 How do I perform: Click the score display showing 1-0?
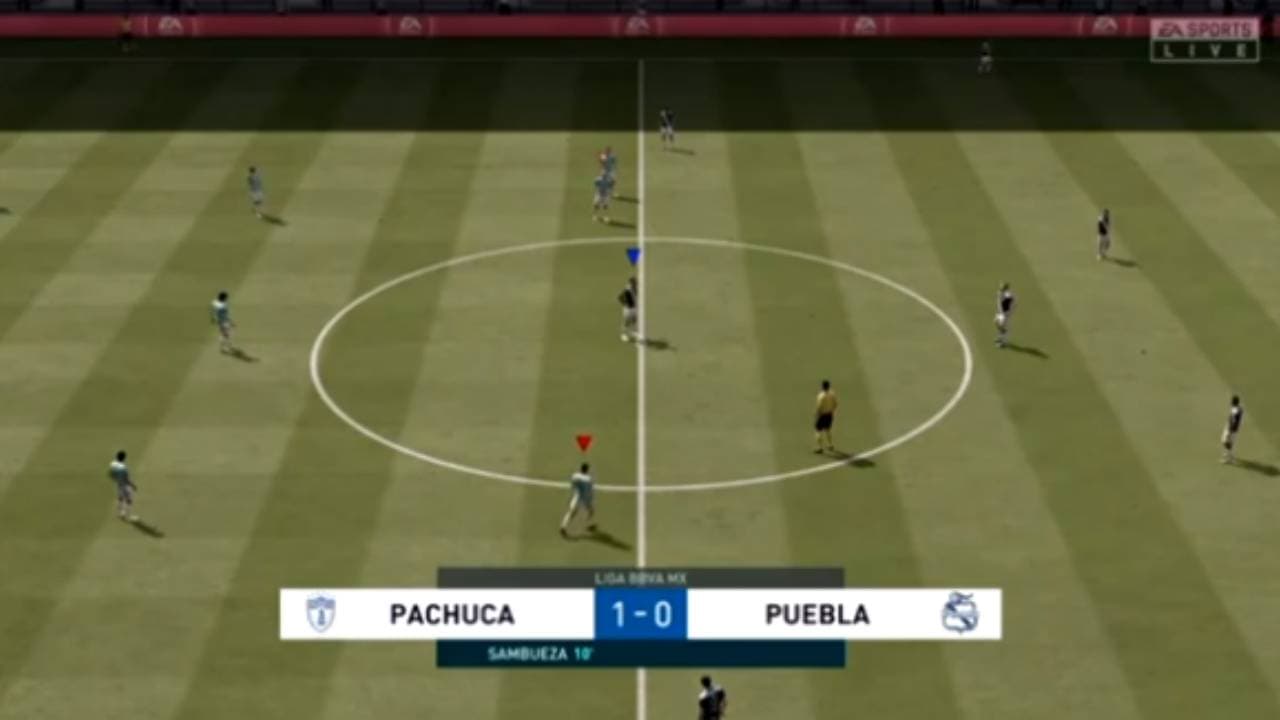click(x=641, y=615)
